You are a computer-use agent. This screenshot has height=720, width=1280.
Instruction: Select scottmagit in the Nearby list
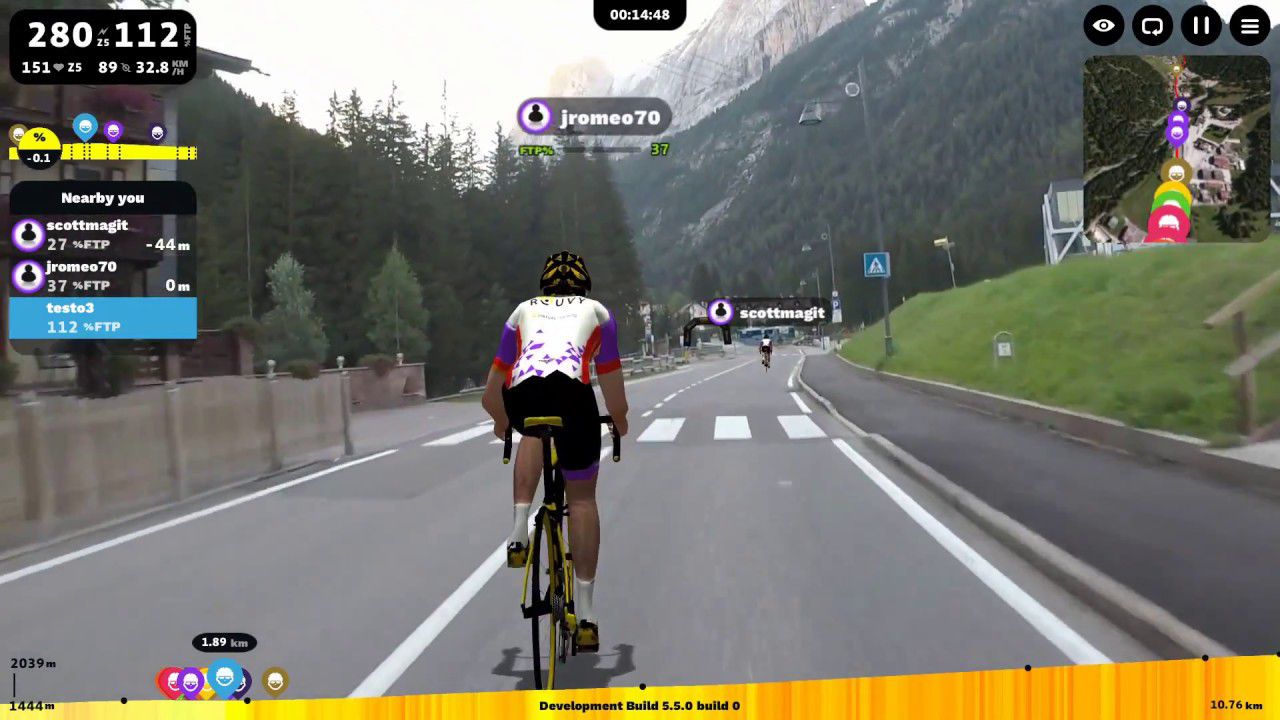point(102,235)
